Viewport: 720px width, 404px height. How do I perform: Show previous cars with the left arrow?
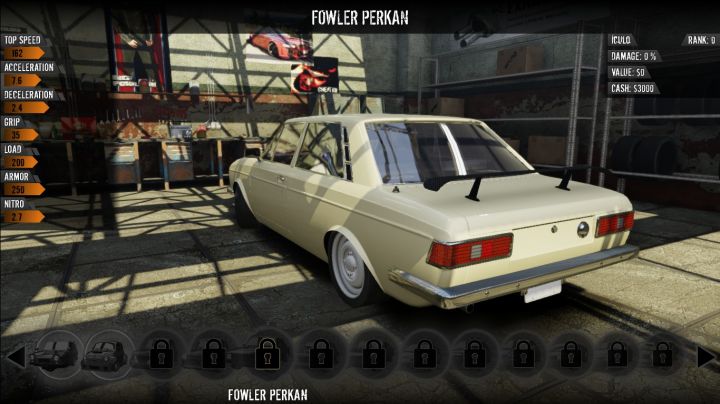(15, 356)
